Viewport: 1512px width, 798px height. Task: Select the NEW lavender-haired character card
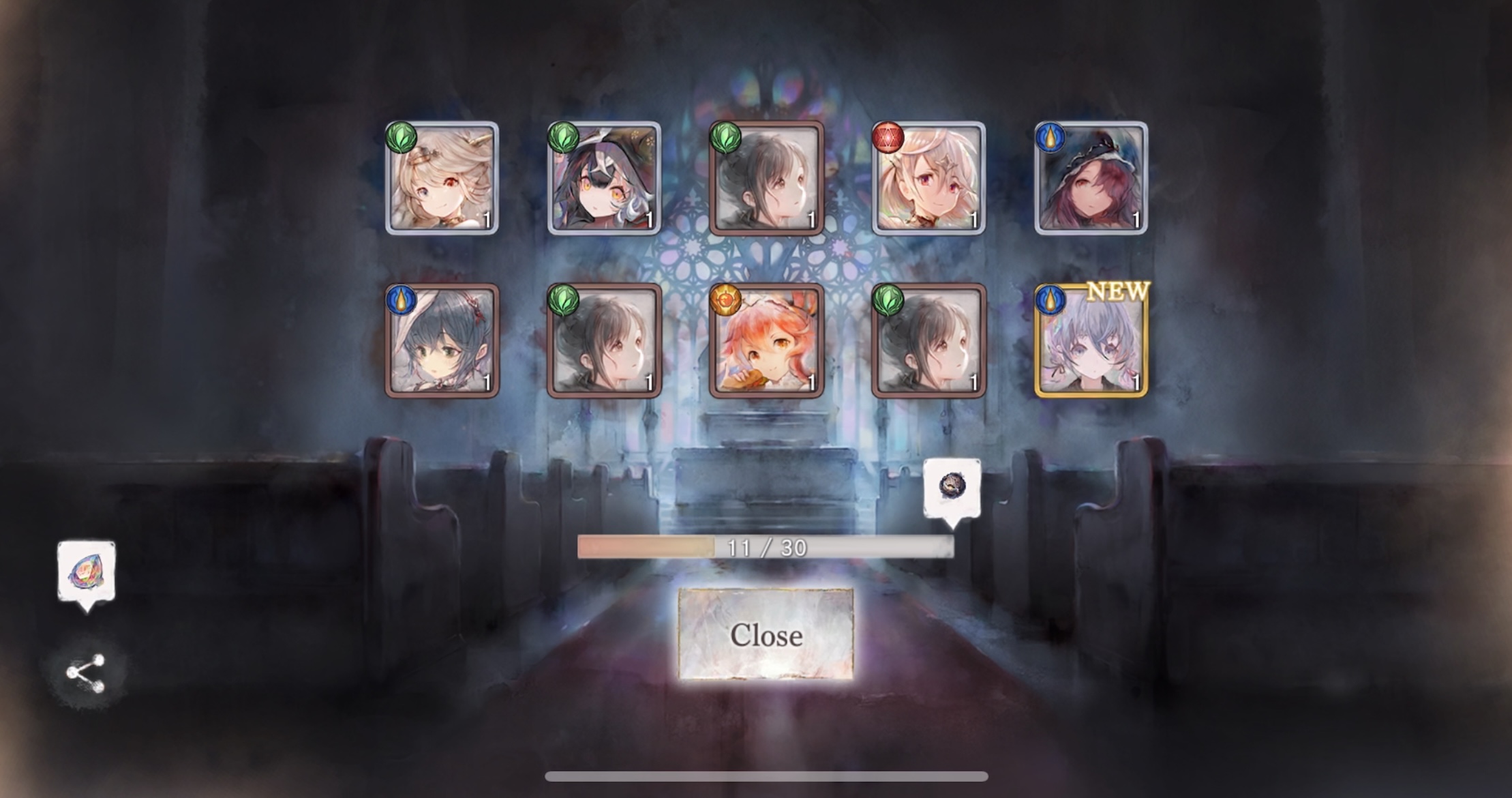[x=1091, y=340]
